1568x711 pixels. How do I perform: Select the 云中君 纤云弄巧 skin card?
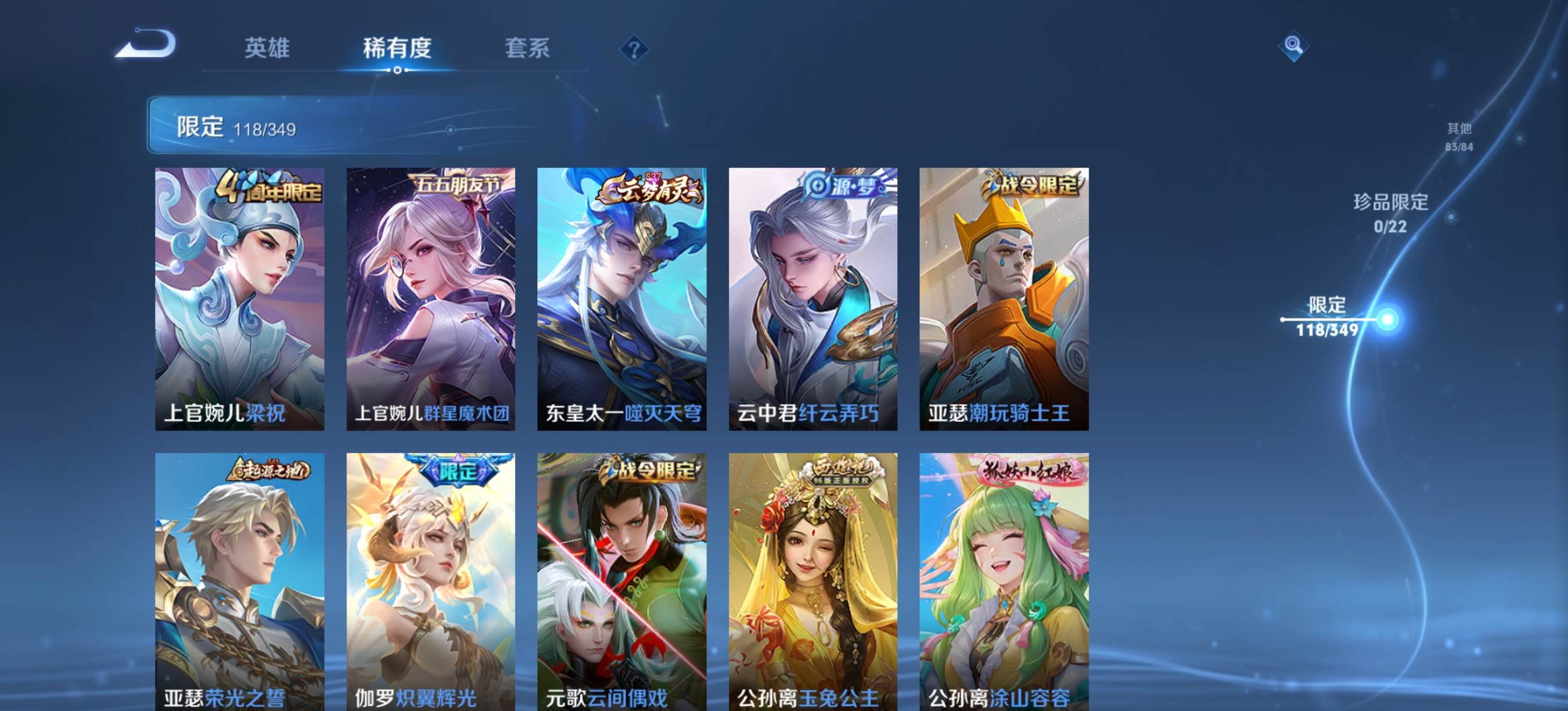812,299
